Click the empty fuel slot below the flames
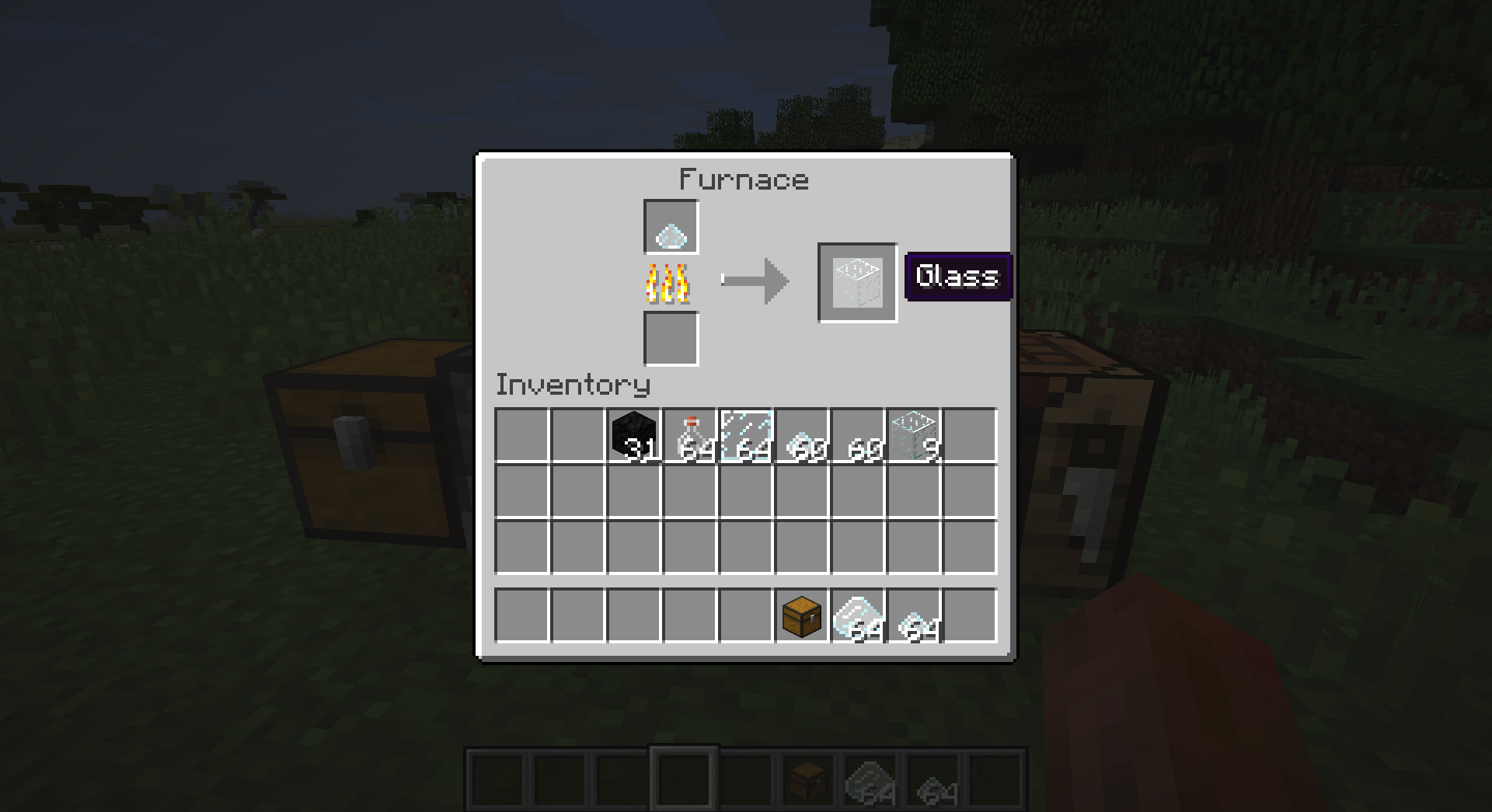This screenshot has width=1492, height=812. click(x=671, y=340)
